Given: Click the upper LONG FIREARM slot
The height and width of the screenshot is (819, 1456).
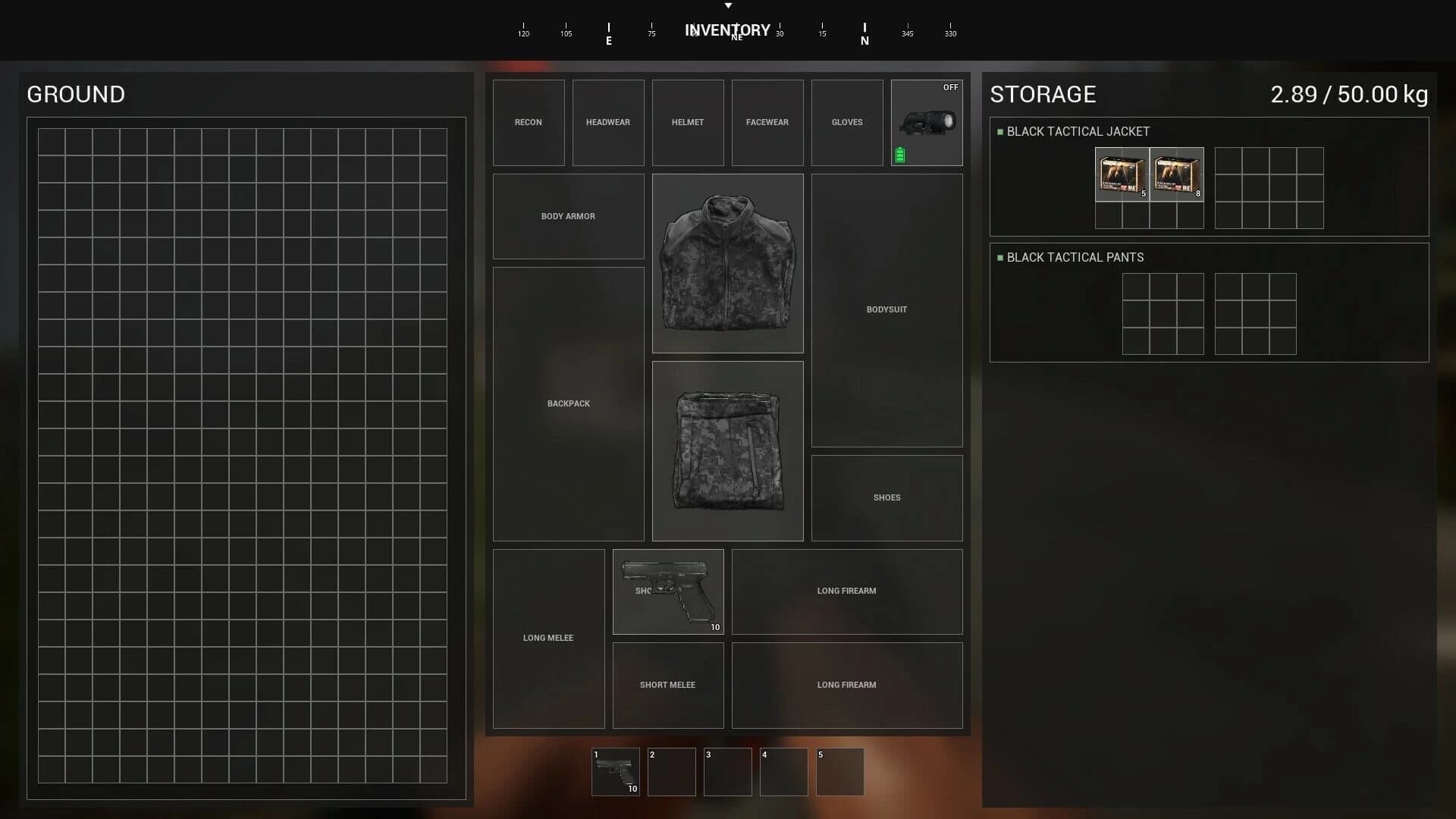Looking at the screenshot, I should 846,591.
